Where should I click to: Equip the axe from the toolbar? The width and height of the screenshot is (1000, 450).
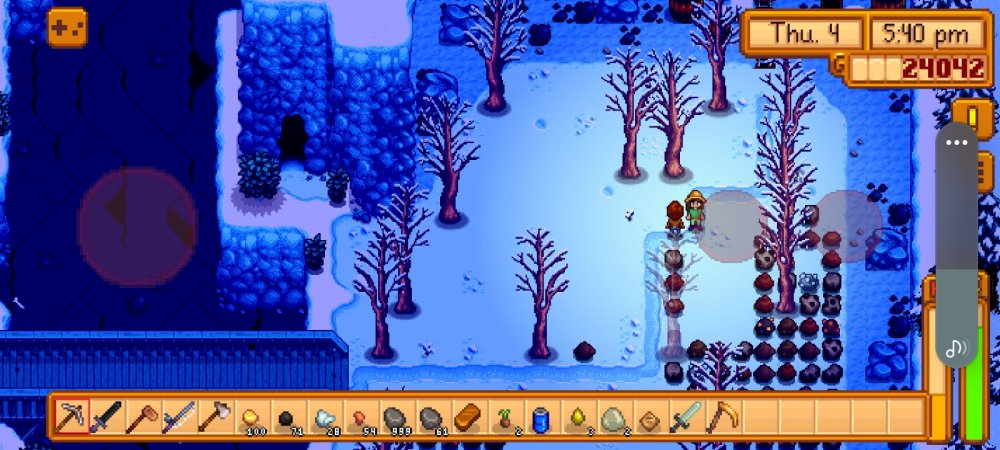215,416
